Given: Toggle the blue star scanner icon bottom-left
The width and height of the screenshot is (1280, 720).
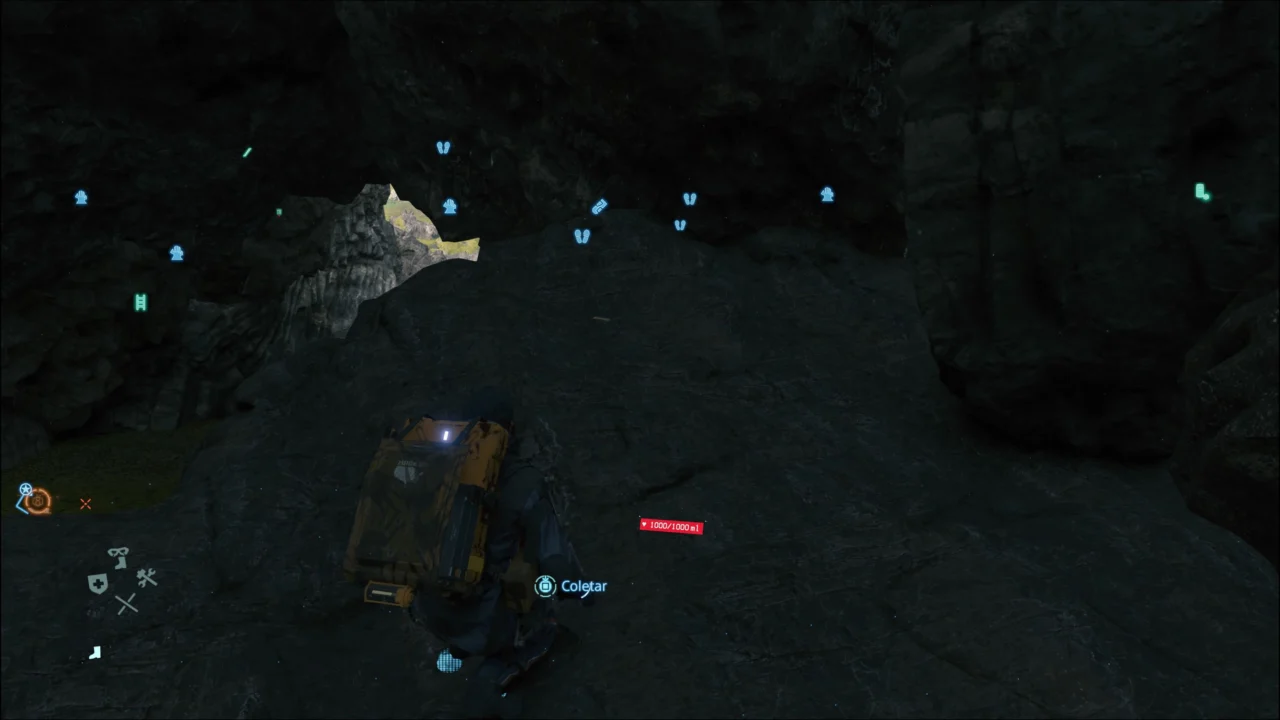Looking at the screenshot, I should (25, 490).
